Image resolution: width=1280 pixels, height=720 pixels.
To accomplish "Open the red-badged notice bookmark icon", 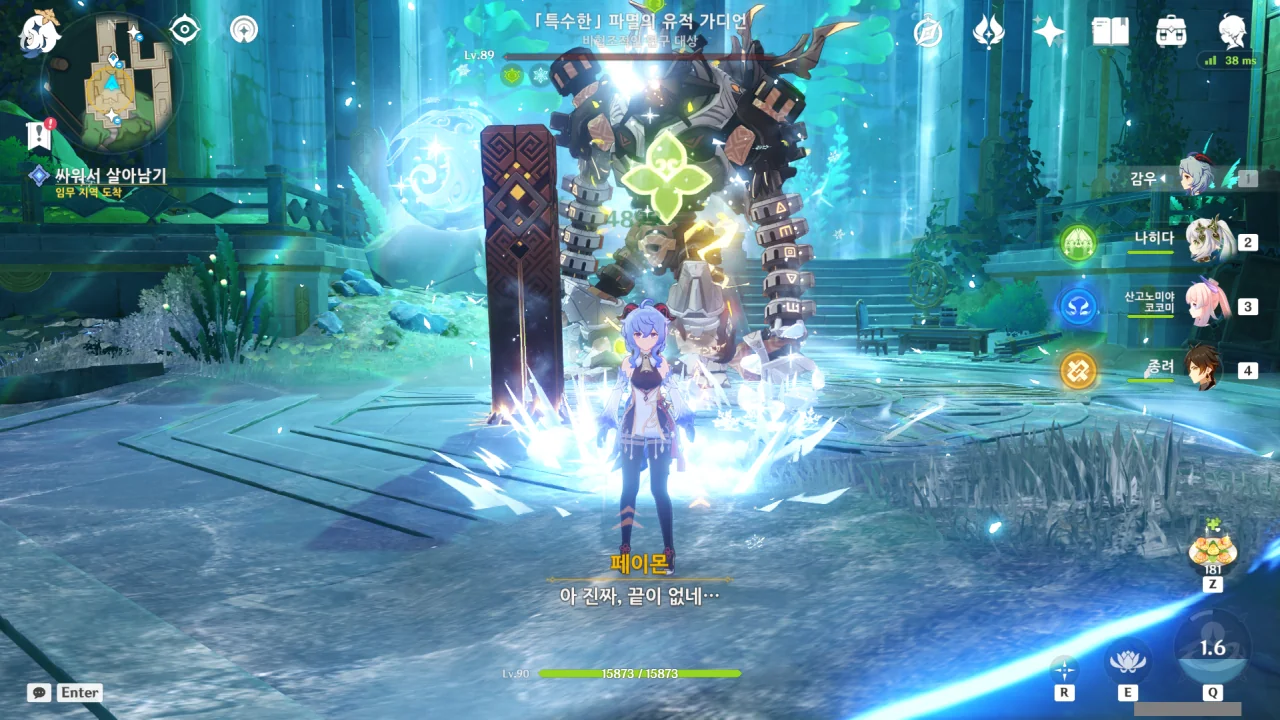I will 40,134.
